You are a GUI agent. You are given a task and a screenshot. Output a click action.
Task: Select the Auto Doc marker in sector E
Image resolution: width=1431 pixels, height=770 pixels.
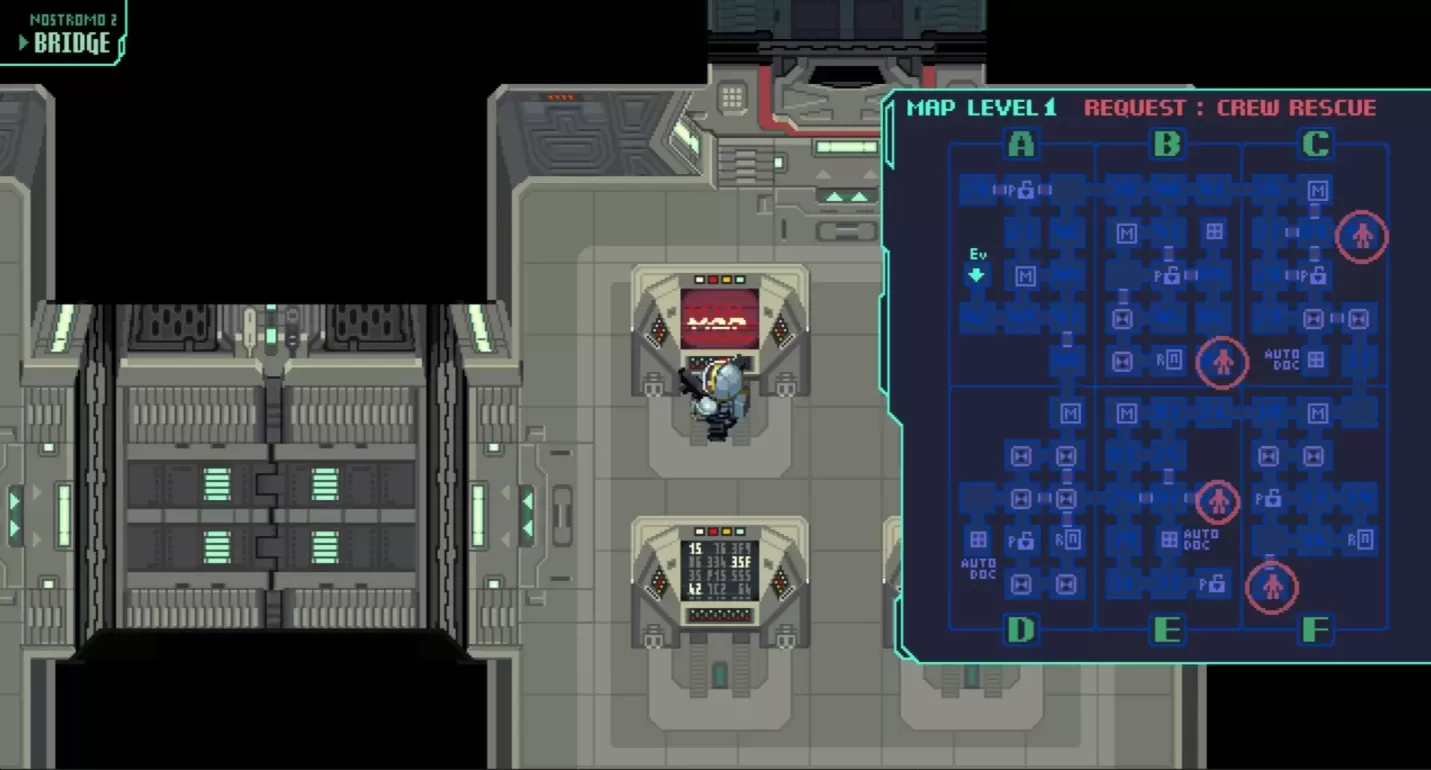click(x=1168, y=540)
